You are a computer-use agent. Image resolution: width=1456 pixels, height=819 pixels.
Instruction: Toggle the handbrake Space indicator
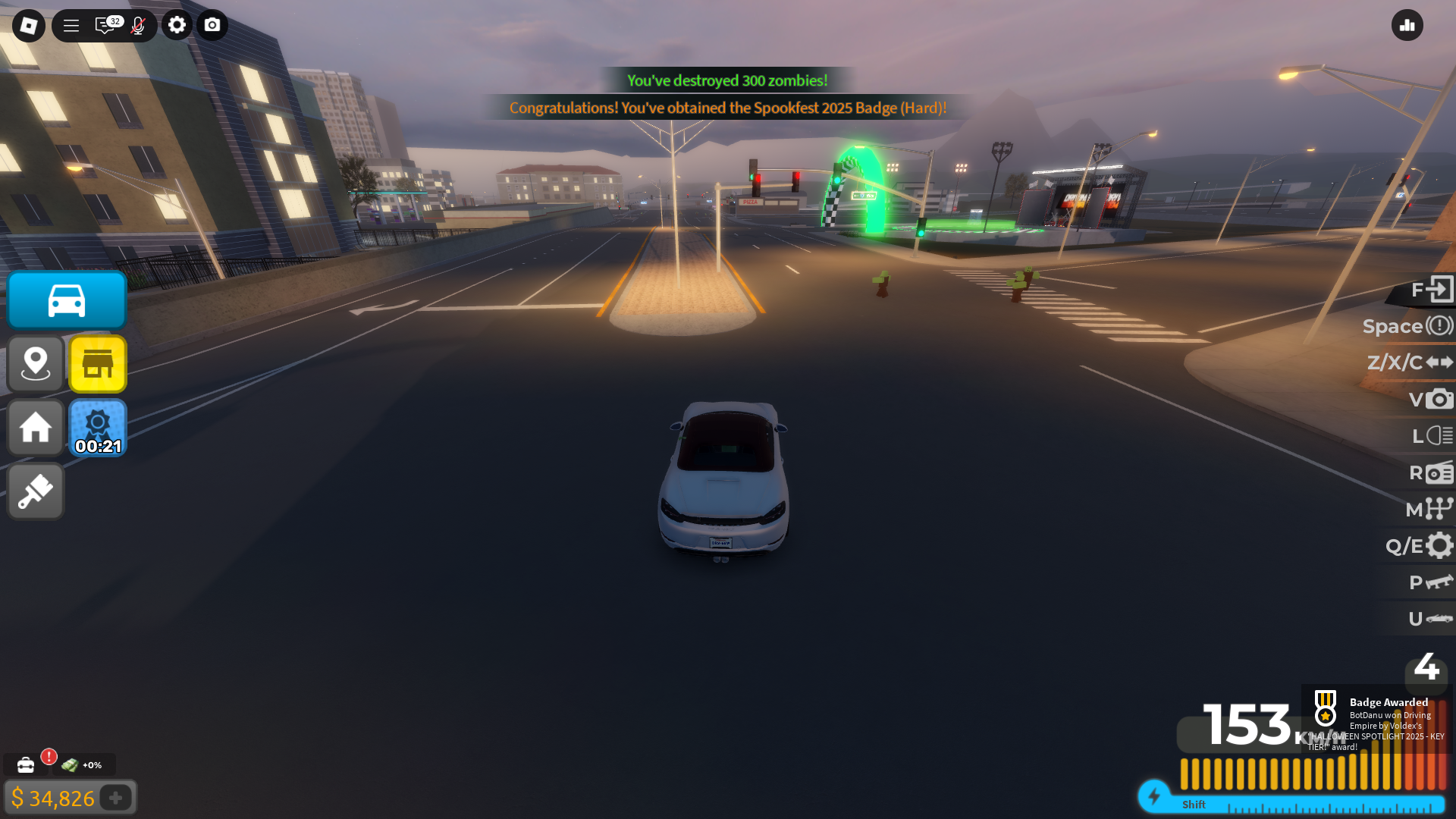tap(1408, 326)
